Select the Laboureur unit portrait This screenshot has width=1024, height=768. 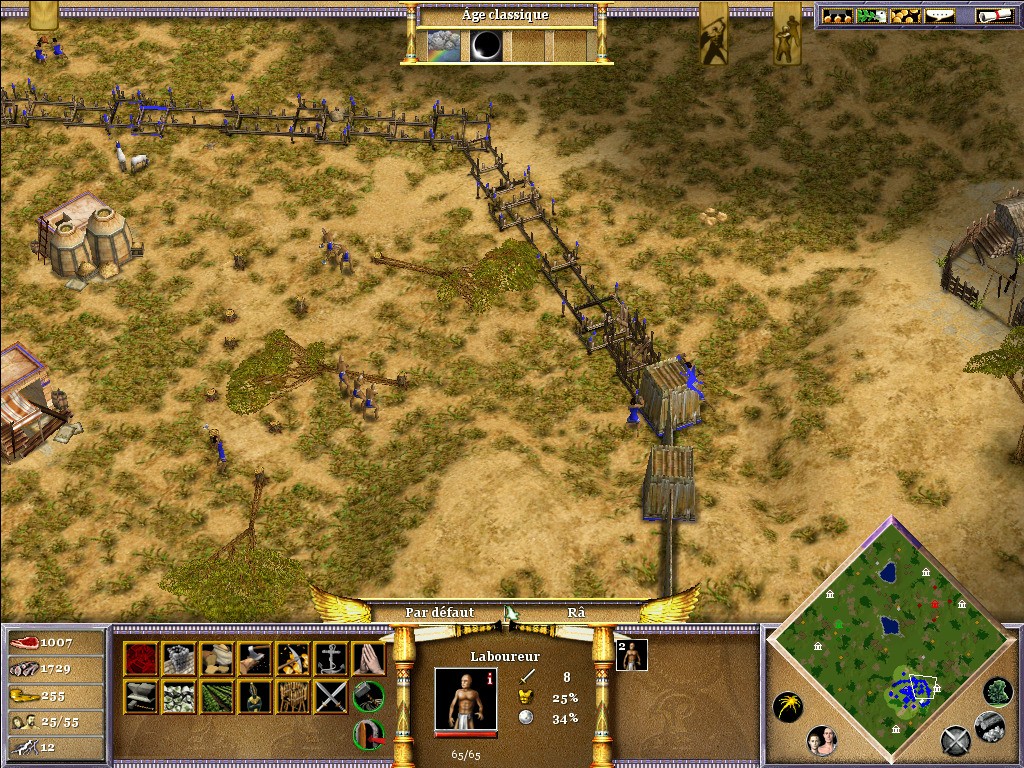466,699
